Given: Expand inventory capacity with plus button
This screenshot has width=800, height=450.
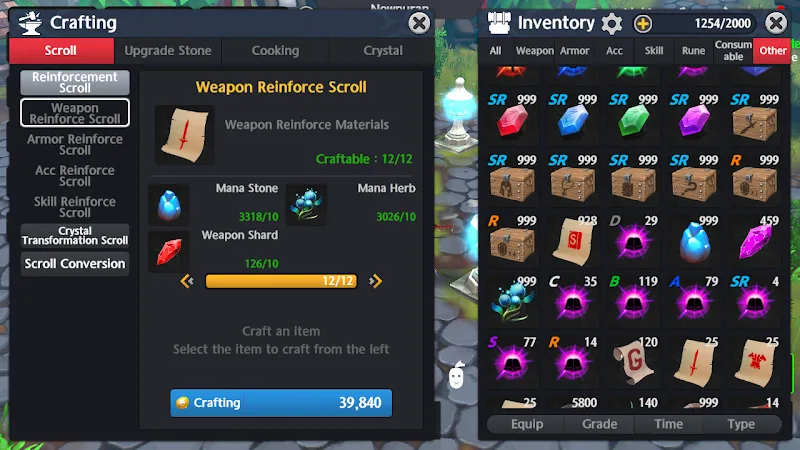Looking at the screenshot, I should tap(643, 23).
